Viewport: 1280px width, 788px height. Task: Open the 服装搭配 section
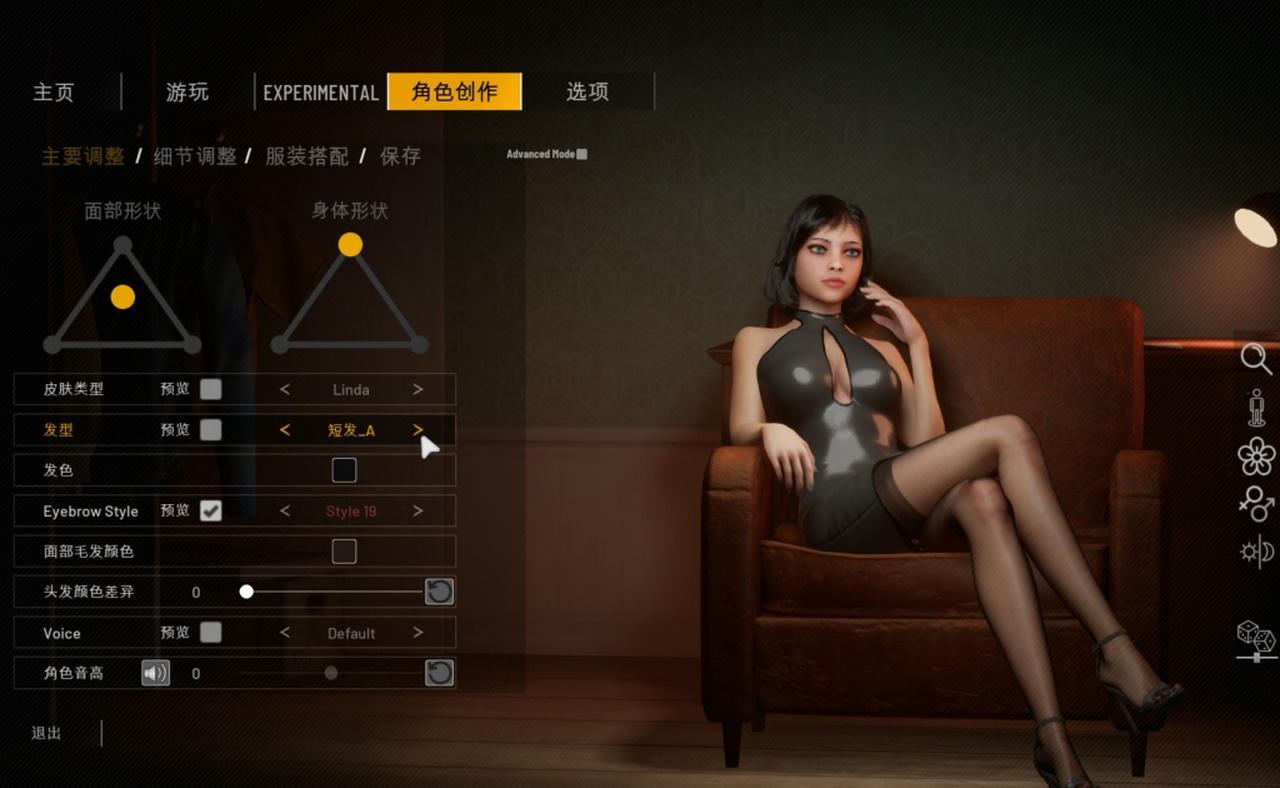click(305, 157)
